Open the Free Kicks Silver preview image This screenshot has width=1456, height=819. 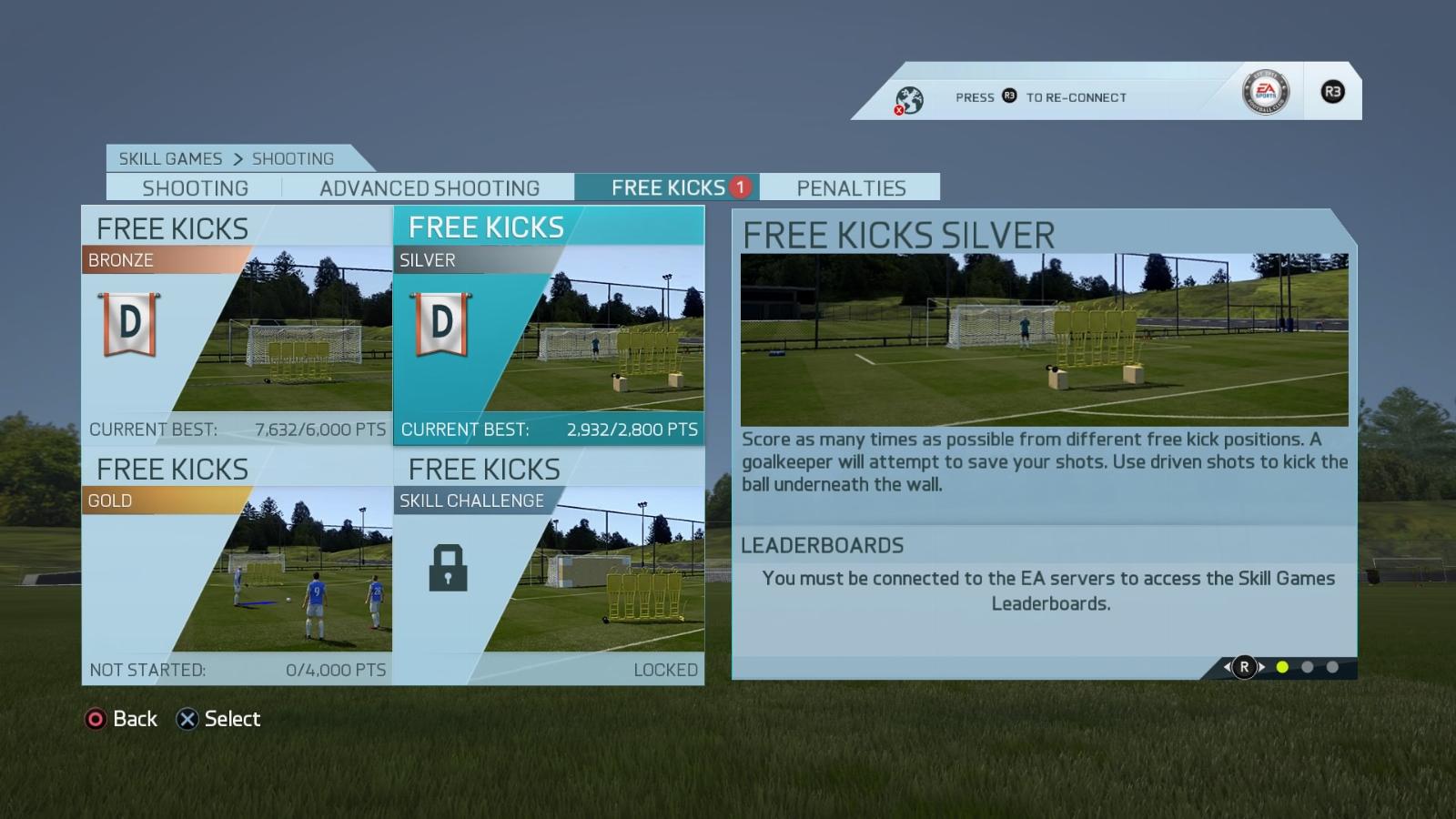point(1044,339)
